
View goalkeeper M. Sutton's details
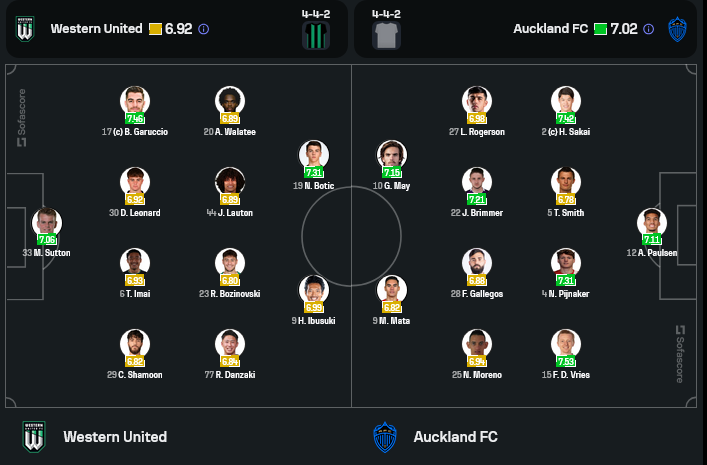pyautogui.click(x=46, y=224)
